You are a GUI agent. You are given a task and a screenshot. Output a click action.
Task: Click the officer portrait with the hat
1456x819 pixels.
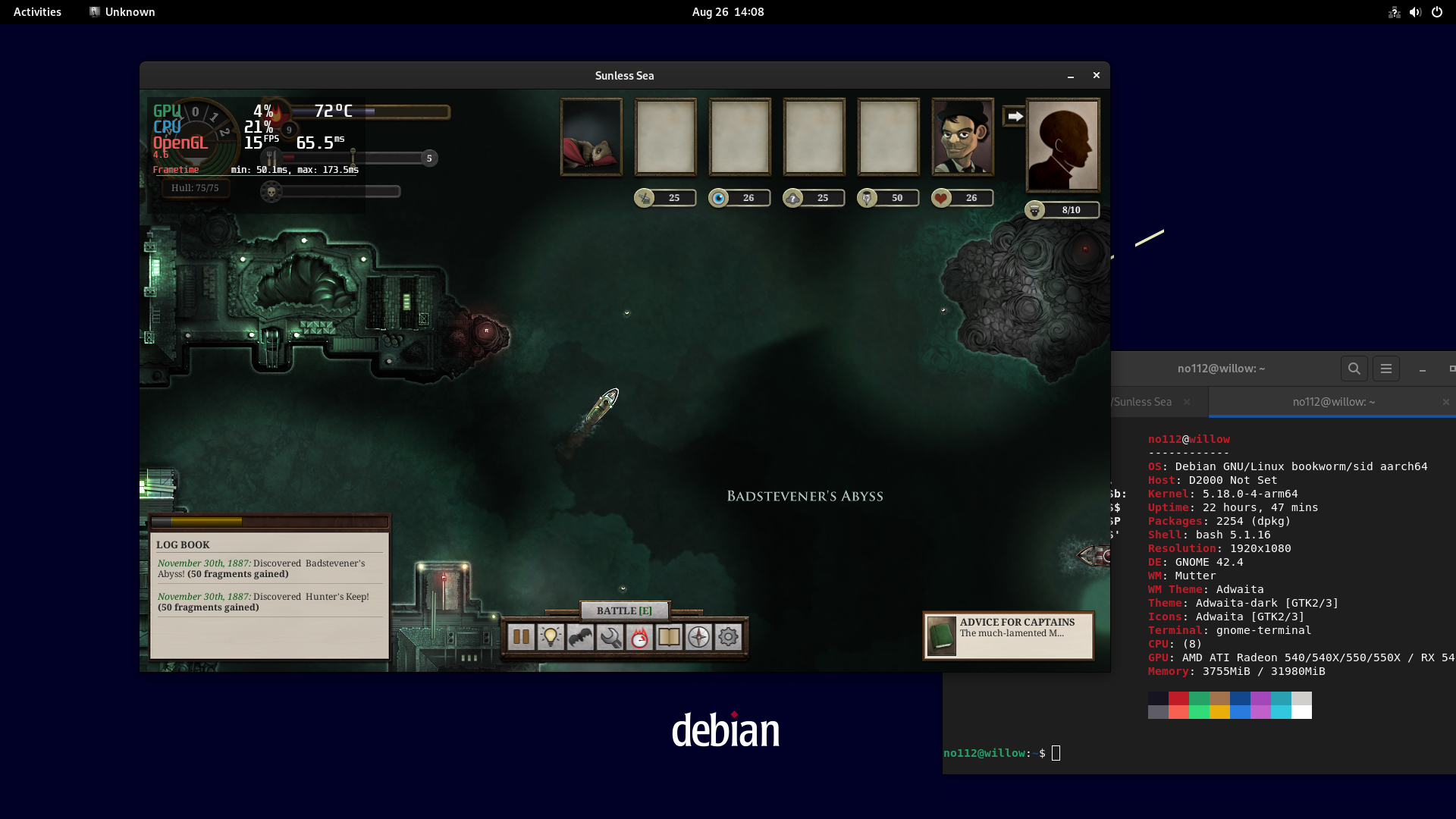(962, 136)
